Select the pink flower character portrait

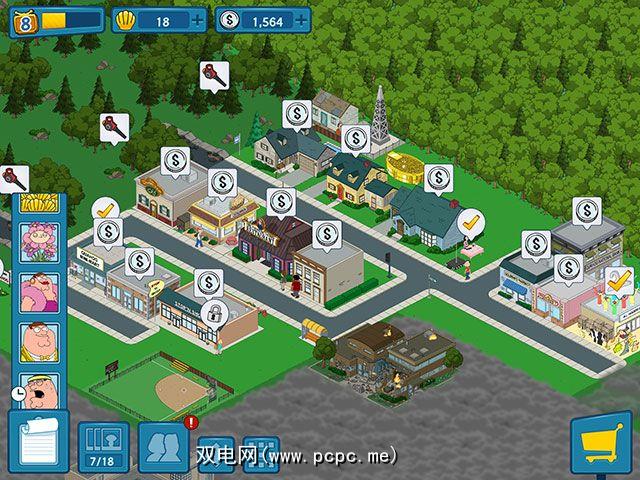click(x=40, y=241)
